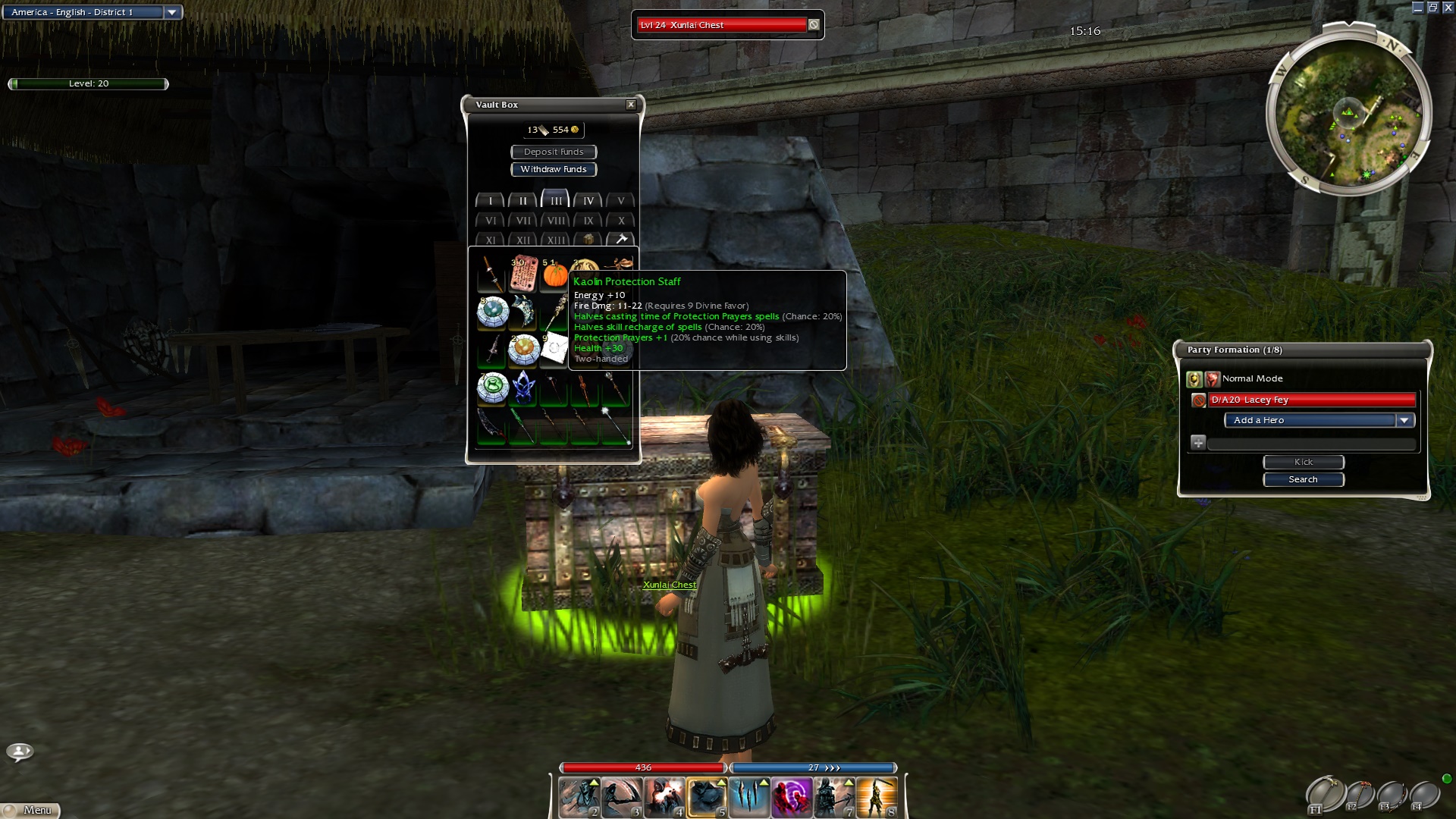
Task: Select party member Lacey Fey
Action: [x=1311, y=400]
